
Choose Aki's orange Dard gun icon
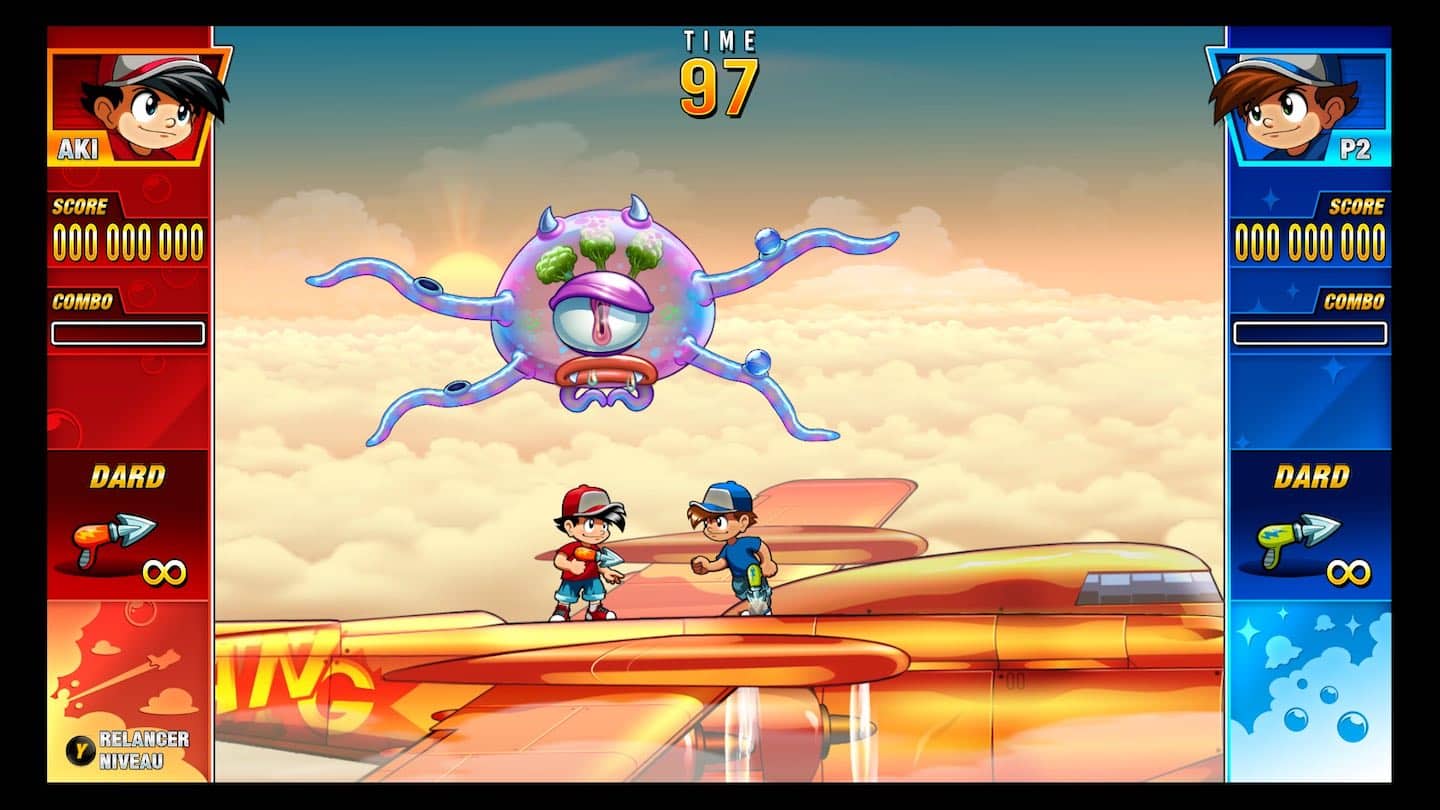click(x=114, y=540)
